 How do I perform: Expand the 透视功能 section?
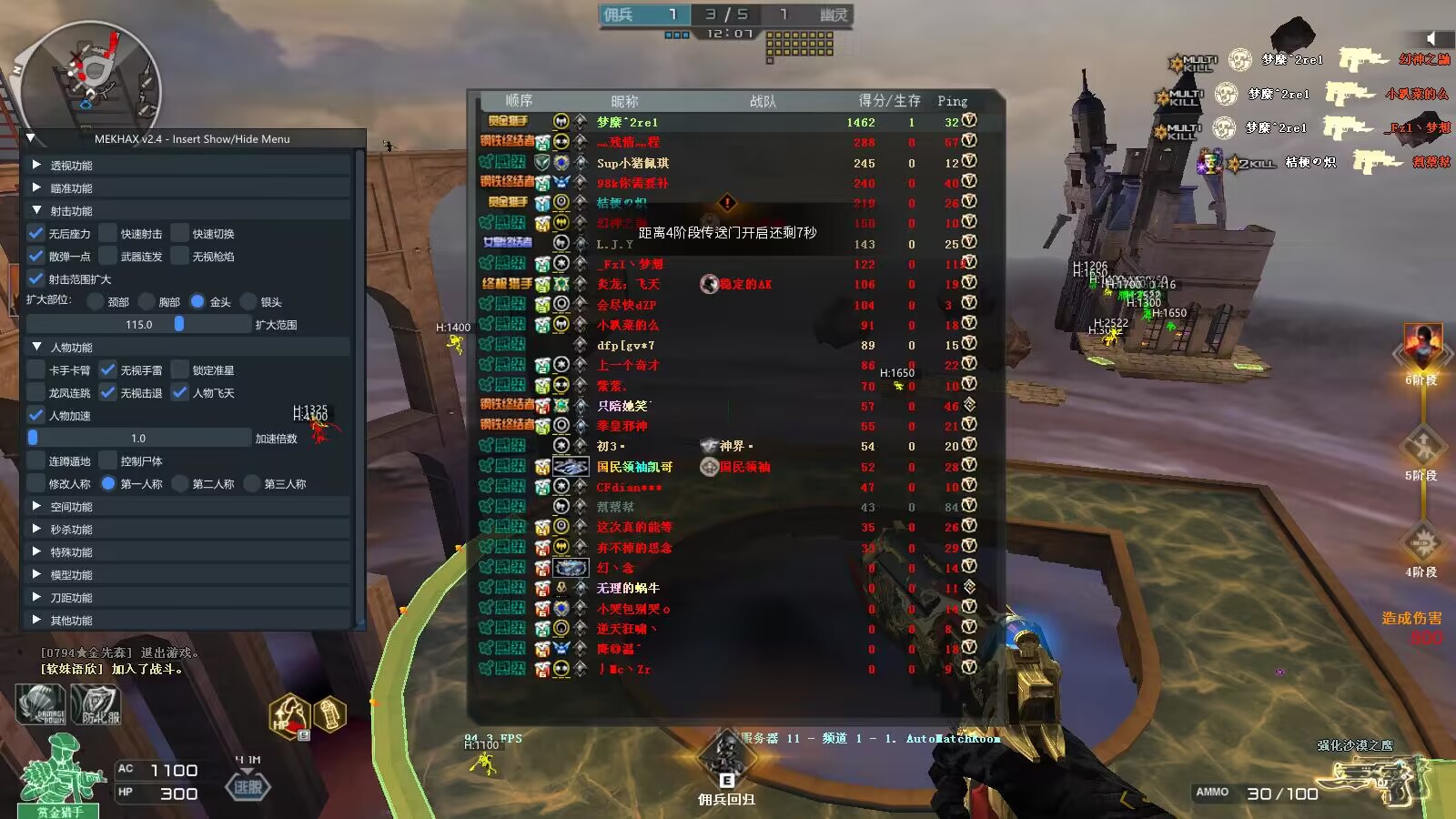36,165
